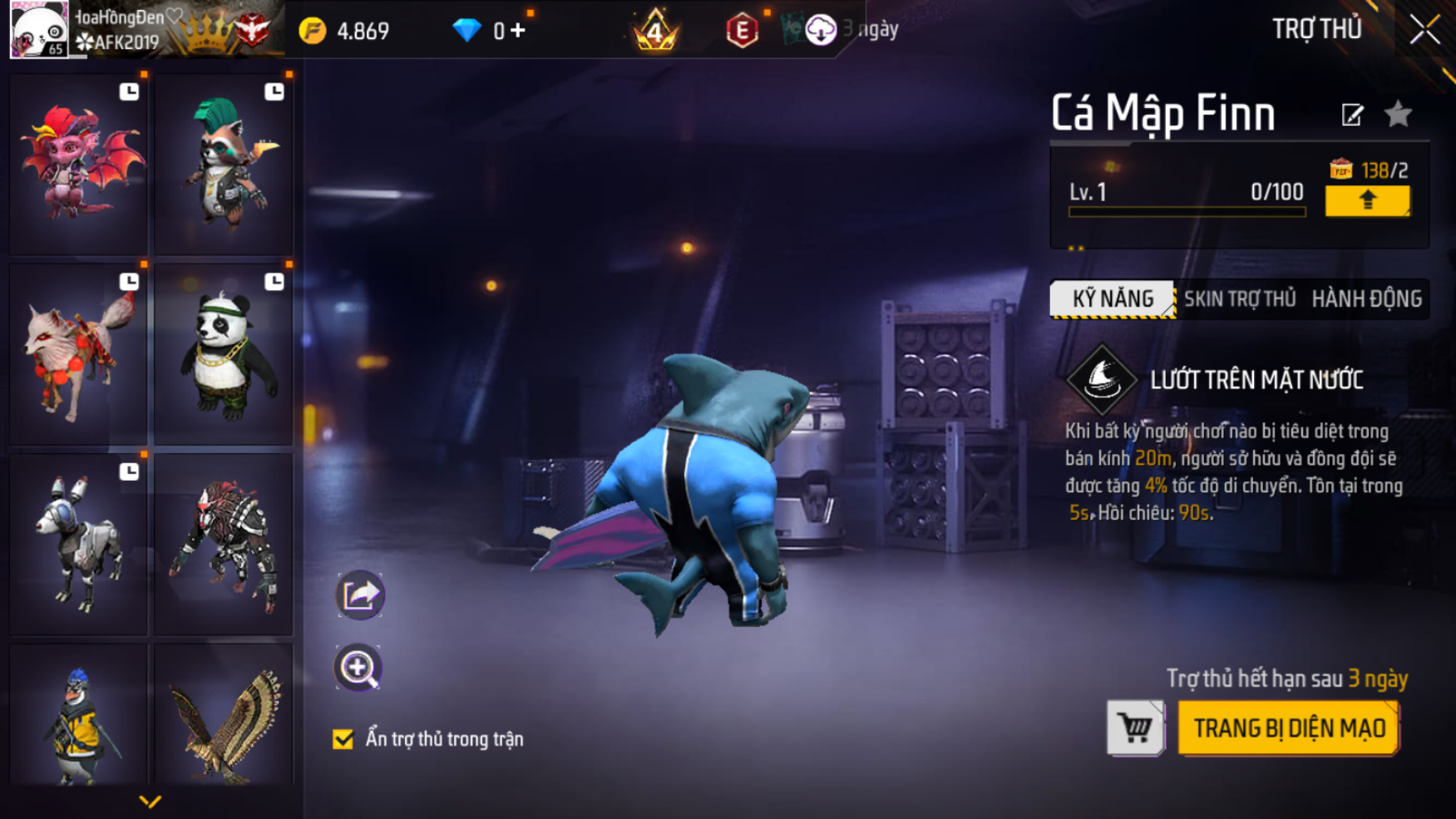Open the HÀNH ĐỘNG tab
This screenshot has height=819, width=1456.
pyautogui.click(x=1366, y=299)
